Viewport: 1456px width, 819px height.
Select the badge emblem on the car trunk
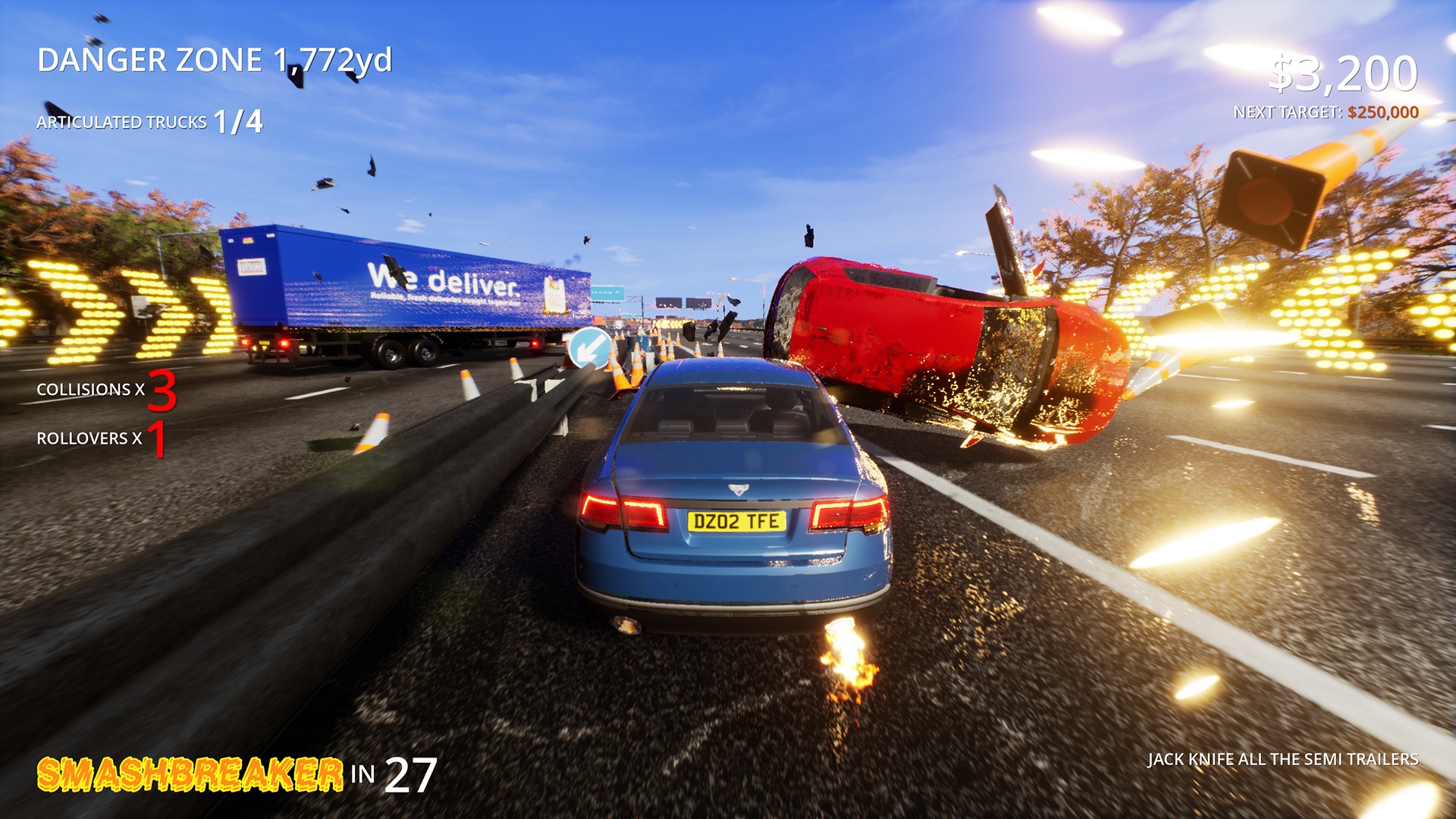click(x=739, y=488)
